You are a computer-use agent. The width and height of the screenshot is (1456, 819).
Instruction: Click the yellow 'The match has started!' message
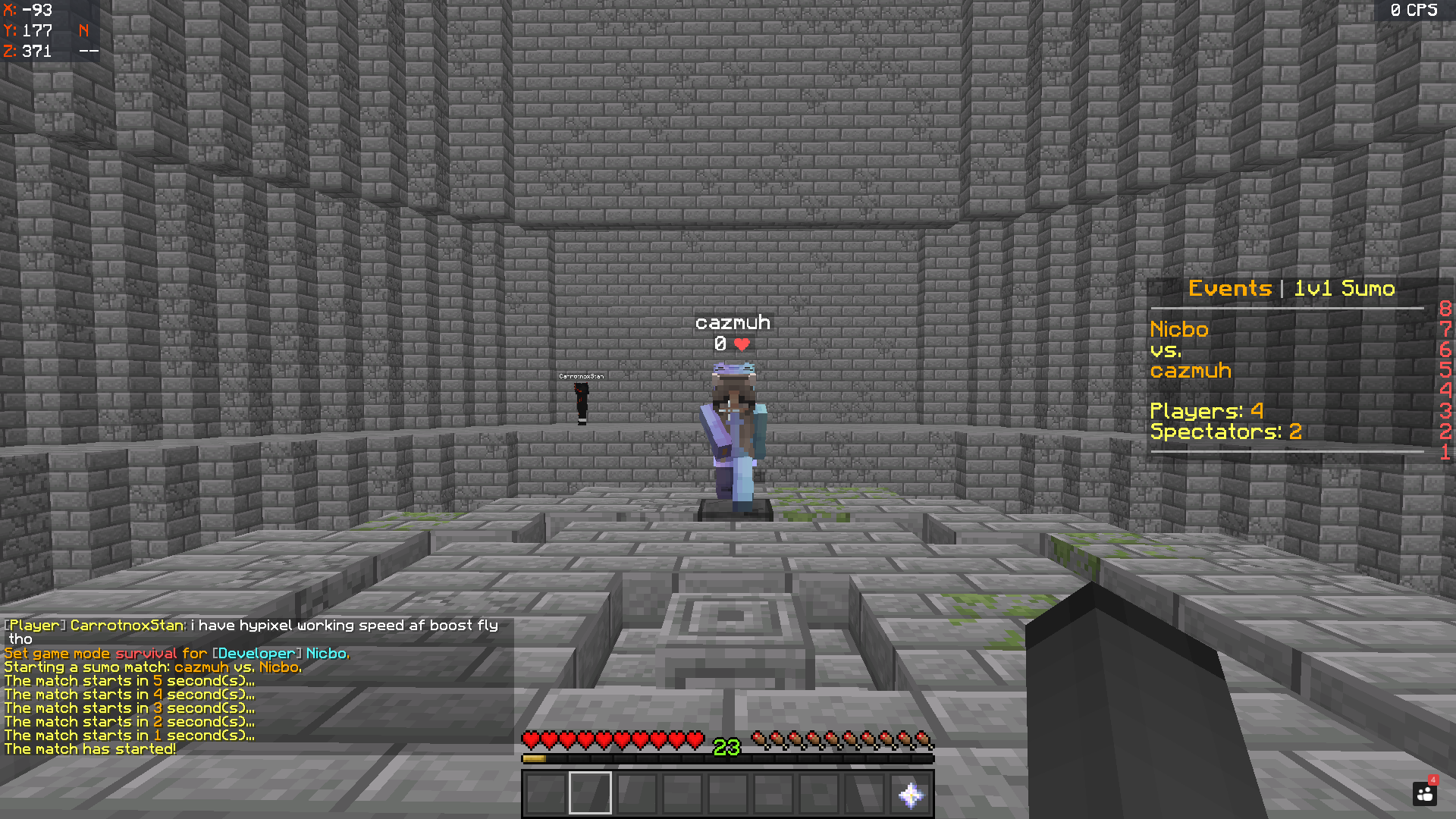[89, 748]
